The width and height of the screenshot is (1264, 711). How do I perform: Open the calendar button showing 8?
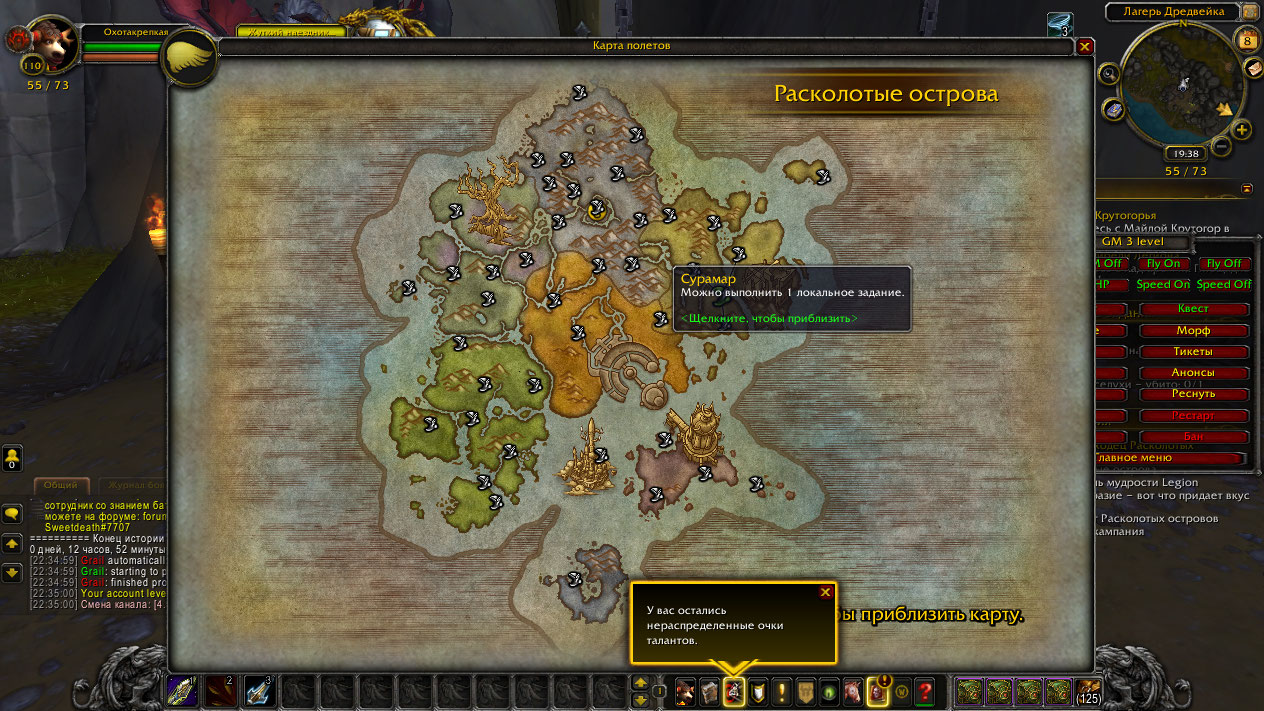(x=1247, y=41)
